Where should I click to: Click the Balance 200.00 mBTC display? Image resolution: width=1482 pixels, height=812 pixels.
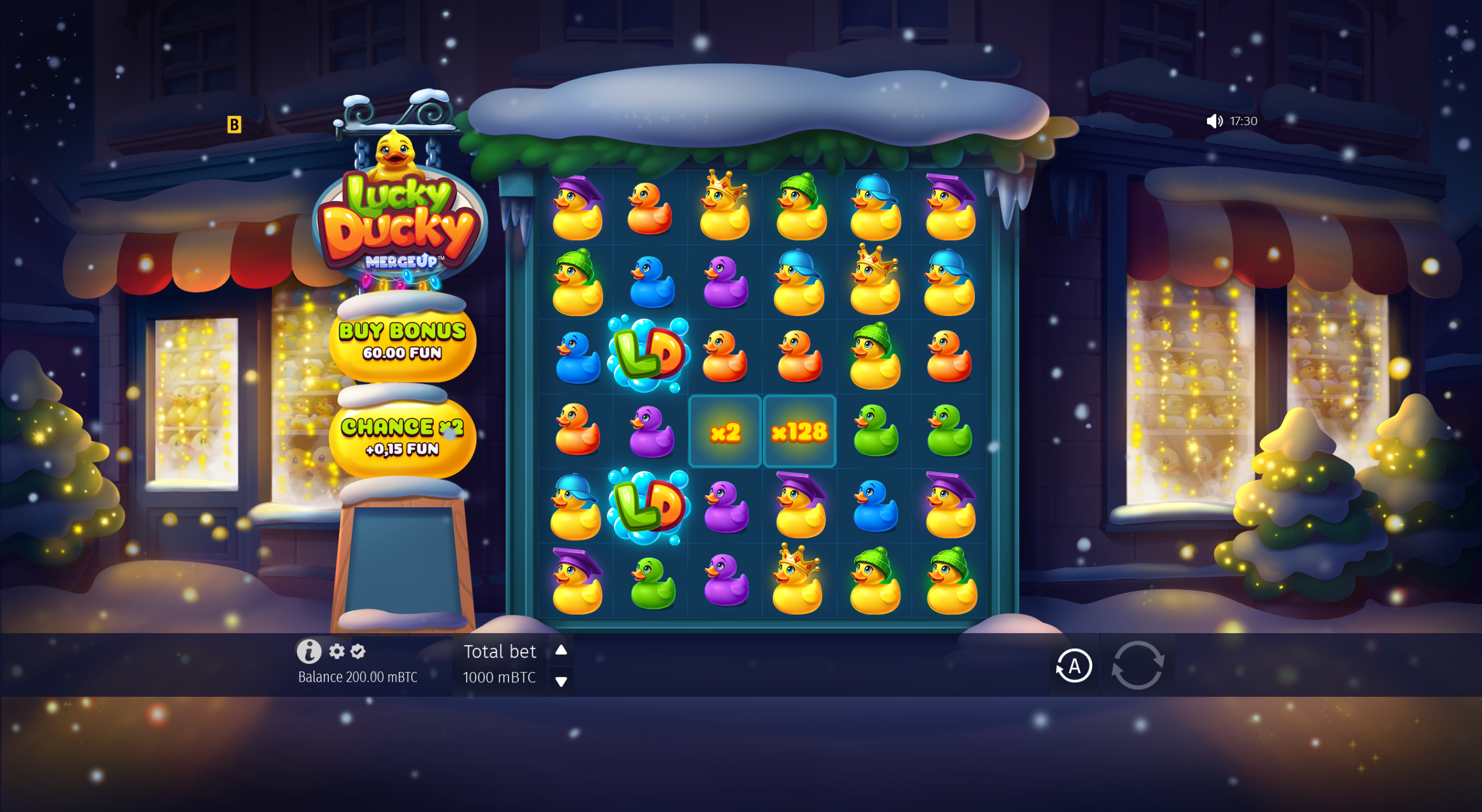(x=358, y=675)
